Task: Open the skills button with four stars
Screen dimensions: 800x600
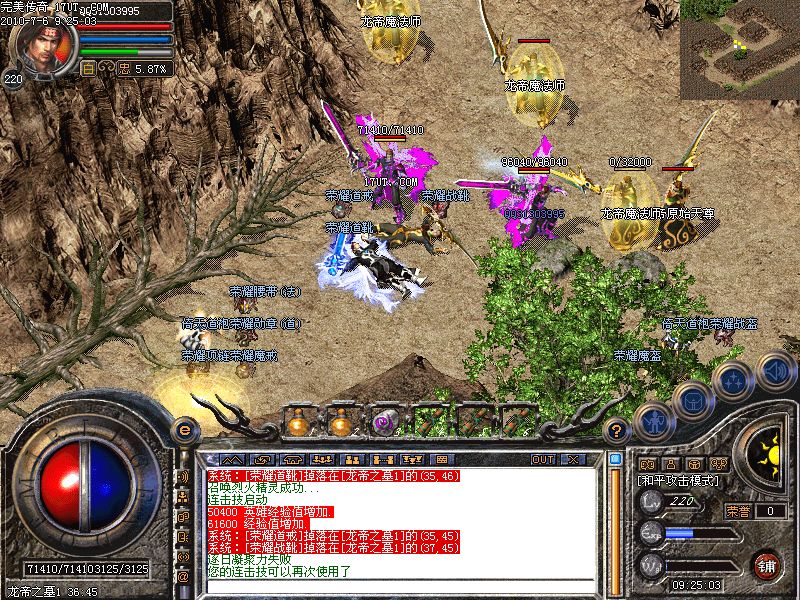Action: (733, 380)
